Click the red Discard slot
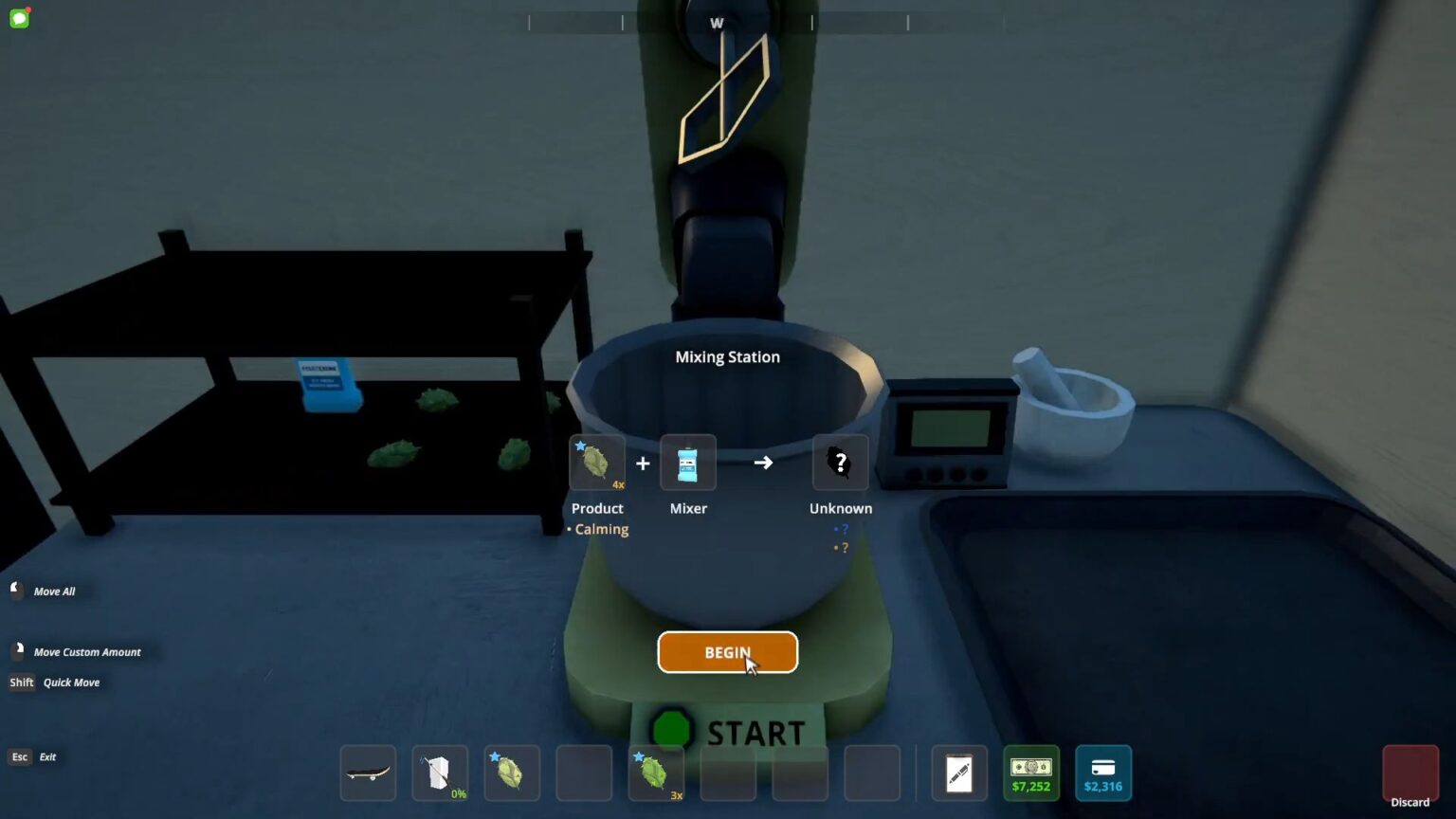Image resolution: width=1456 pixels, height=819 pixels. [x=1409, y=773]
